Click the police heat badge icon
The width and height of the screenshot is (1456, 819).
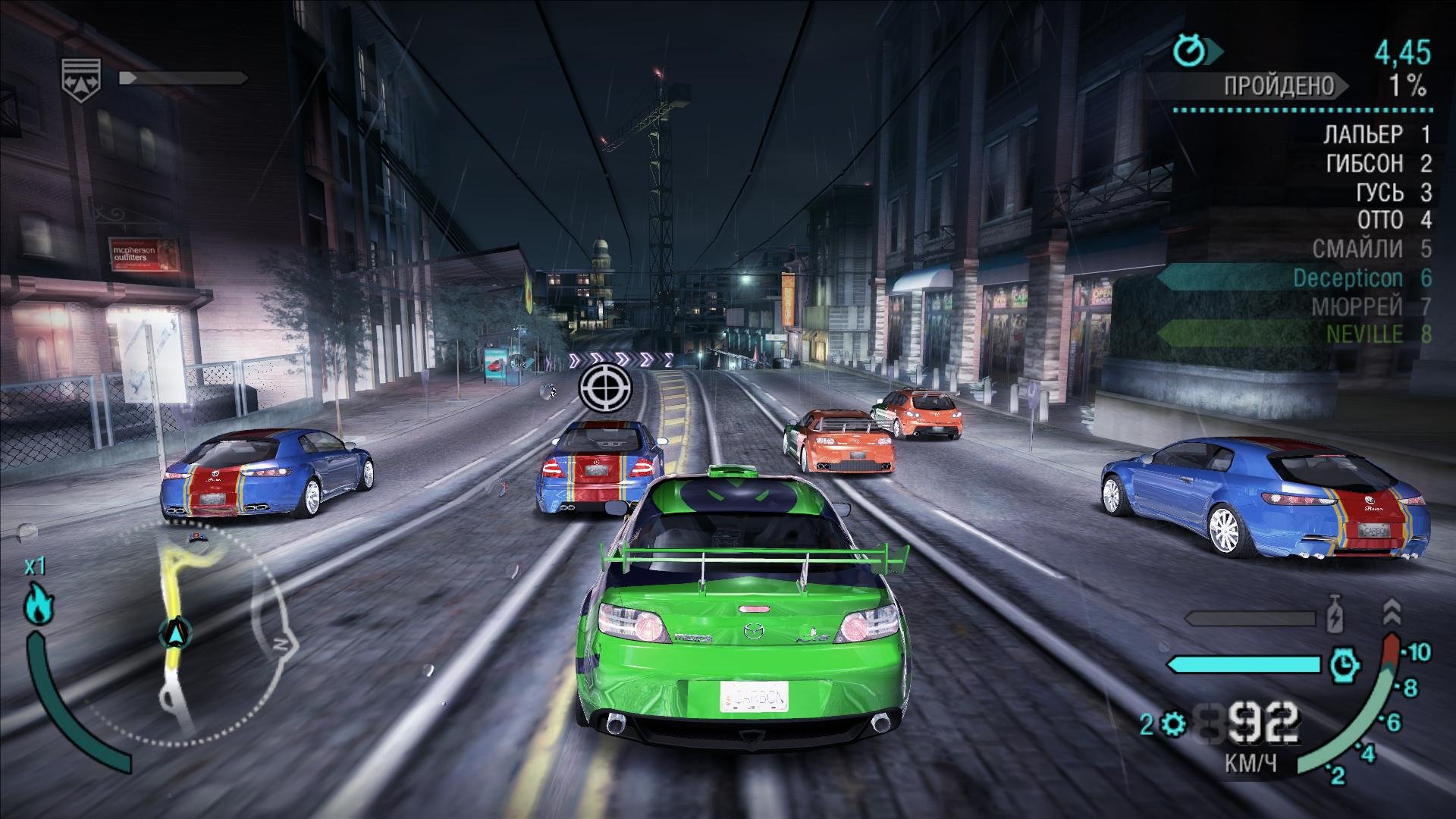point(81,77)
